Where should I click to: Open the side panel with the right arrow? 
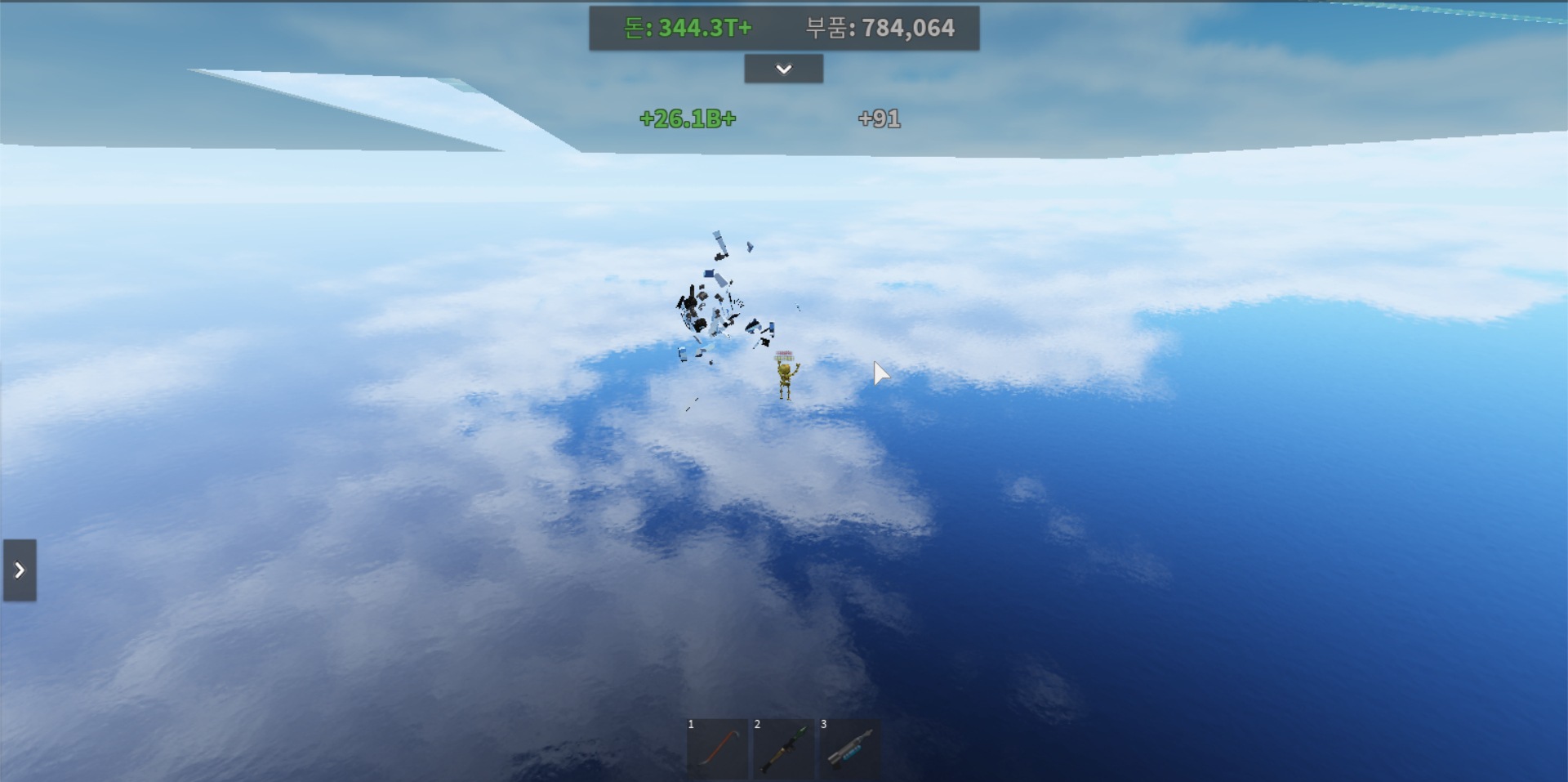click(20, 570)
